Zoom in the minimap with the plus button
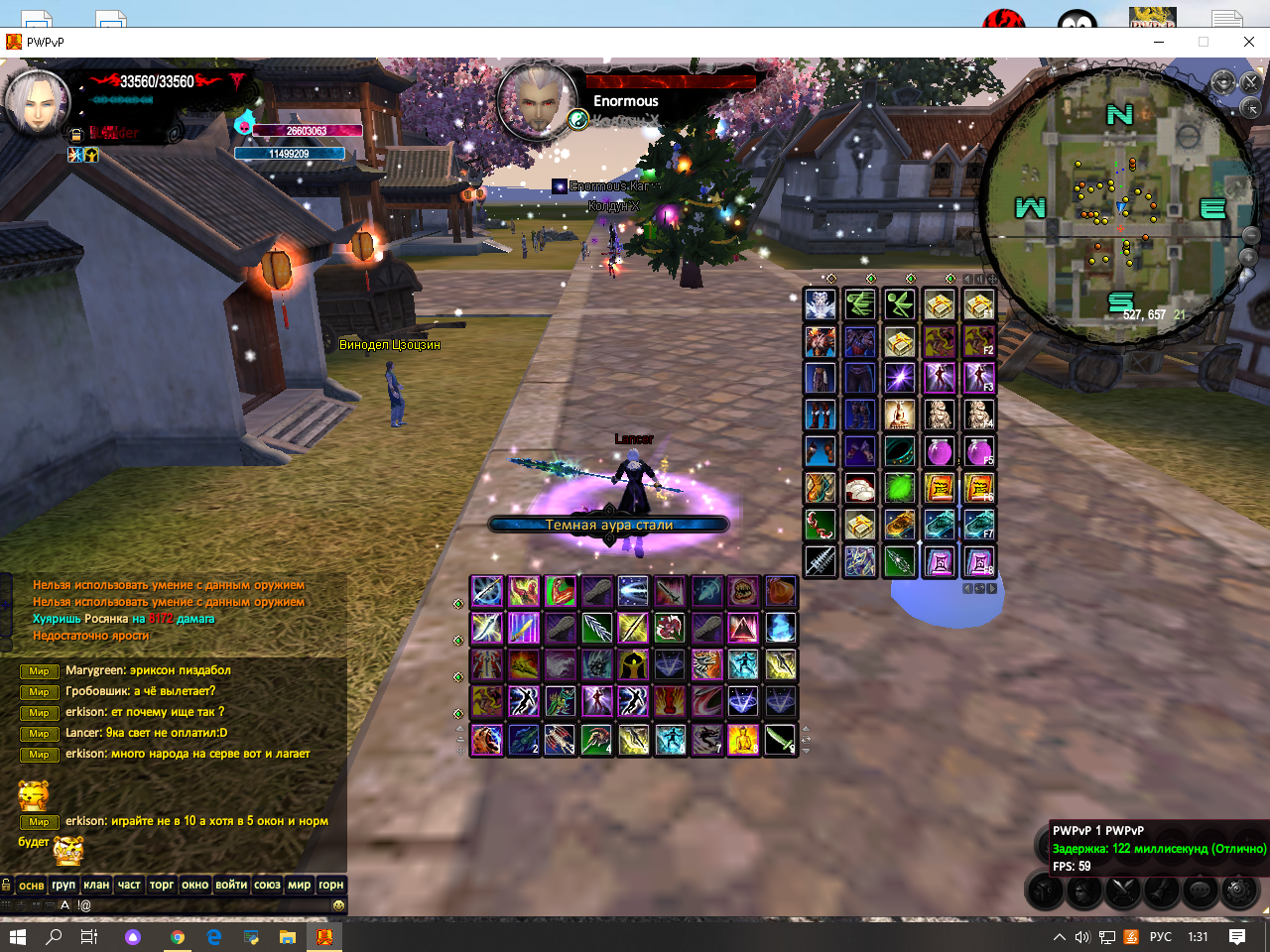The image size is (1270, 952). [1250, 257]
